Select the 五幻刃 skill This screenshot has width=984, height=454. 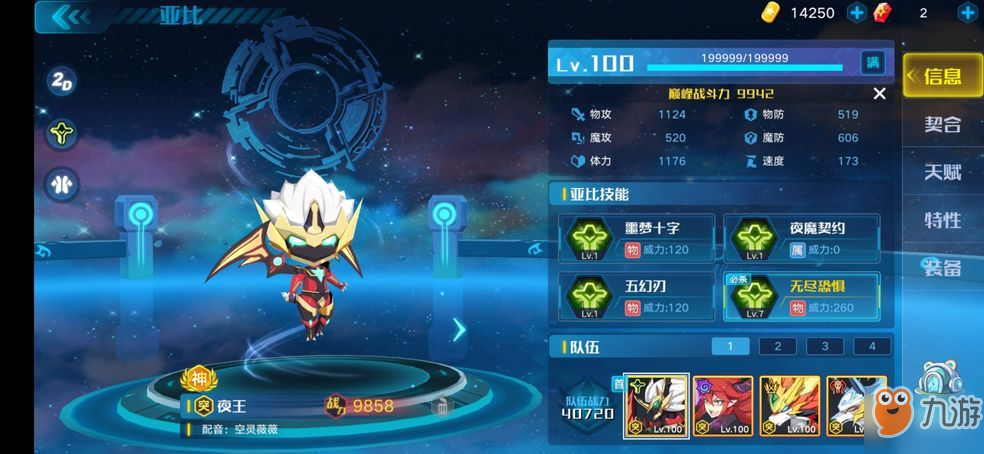pyautogui.click(x=636, y=297)
